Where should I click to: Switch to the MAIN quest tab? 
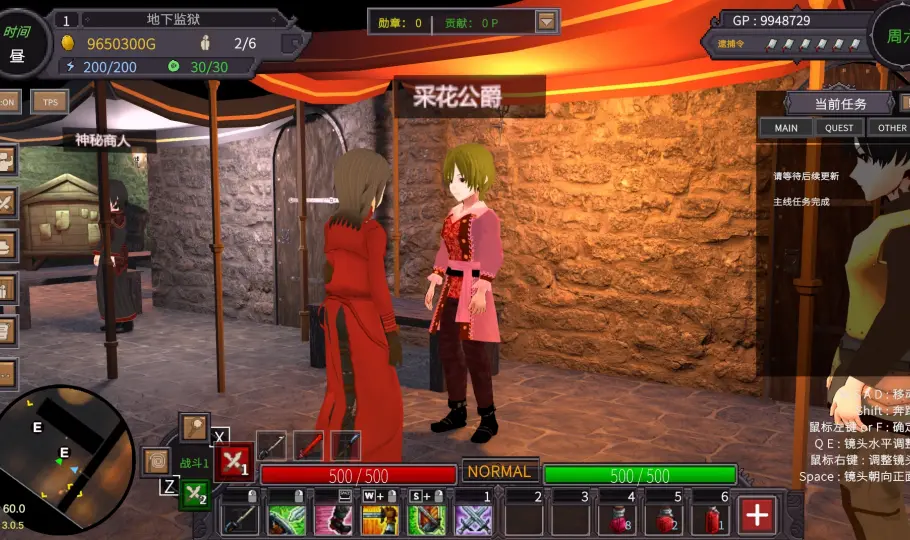pos(786,127)
